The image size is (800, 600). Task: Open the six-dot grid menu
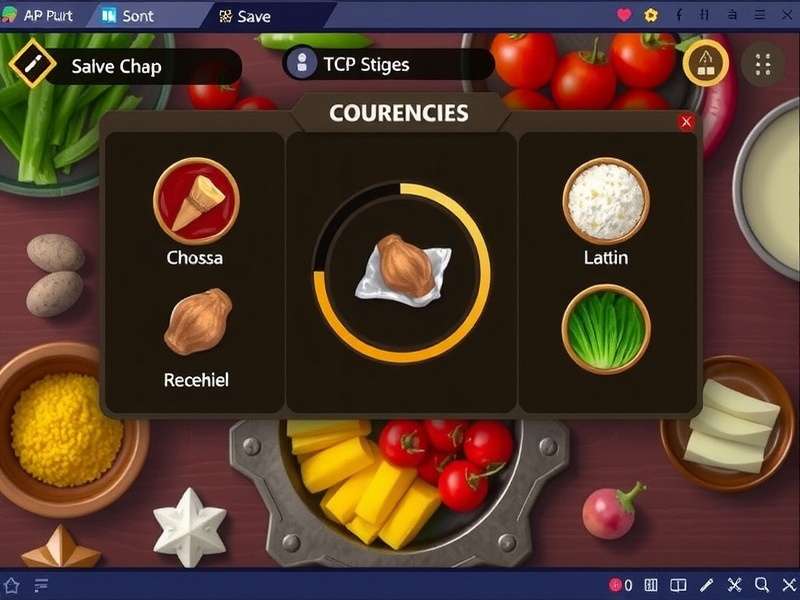[763, 64]
